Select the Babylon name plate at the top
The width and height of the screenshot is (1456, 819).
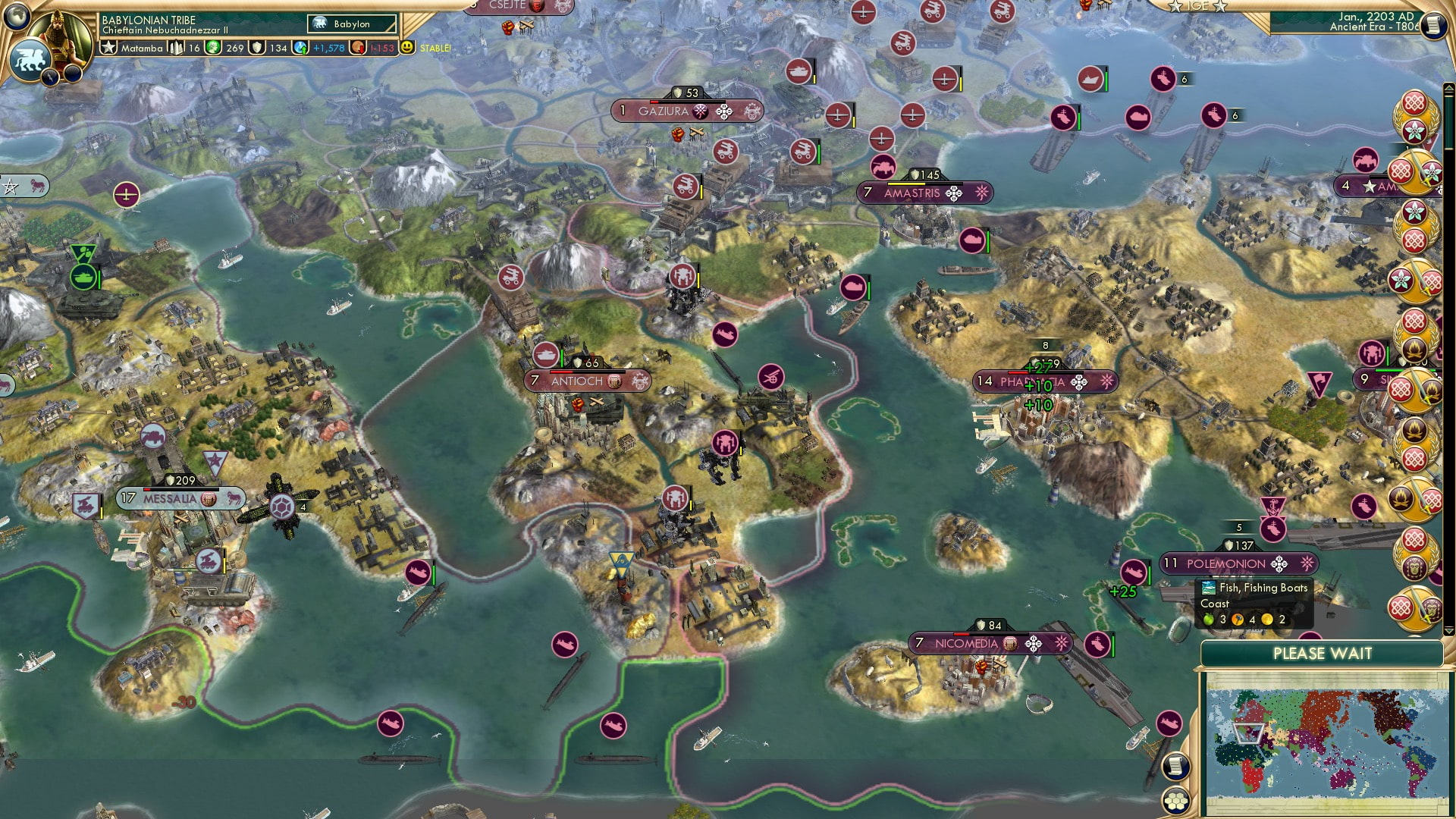pyautogui.click(x=351, y=24)
